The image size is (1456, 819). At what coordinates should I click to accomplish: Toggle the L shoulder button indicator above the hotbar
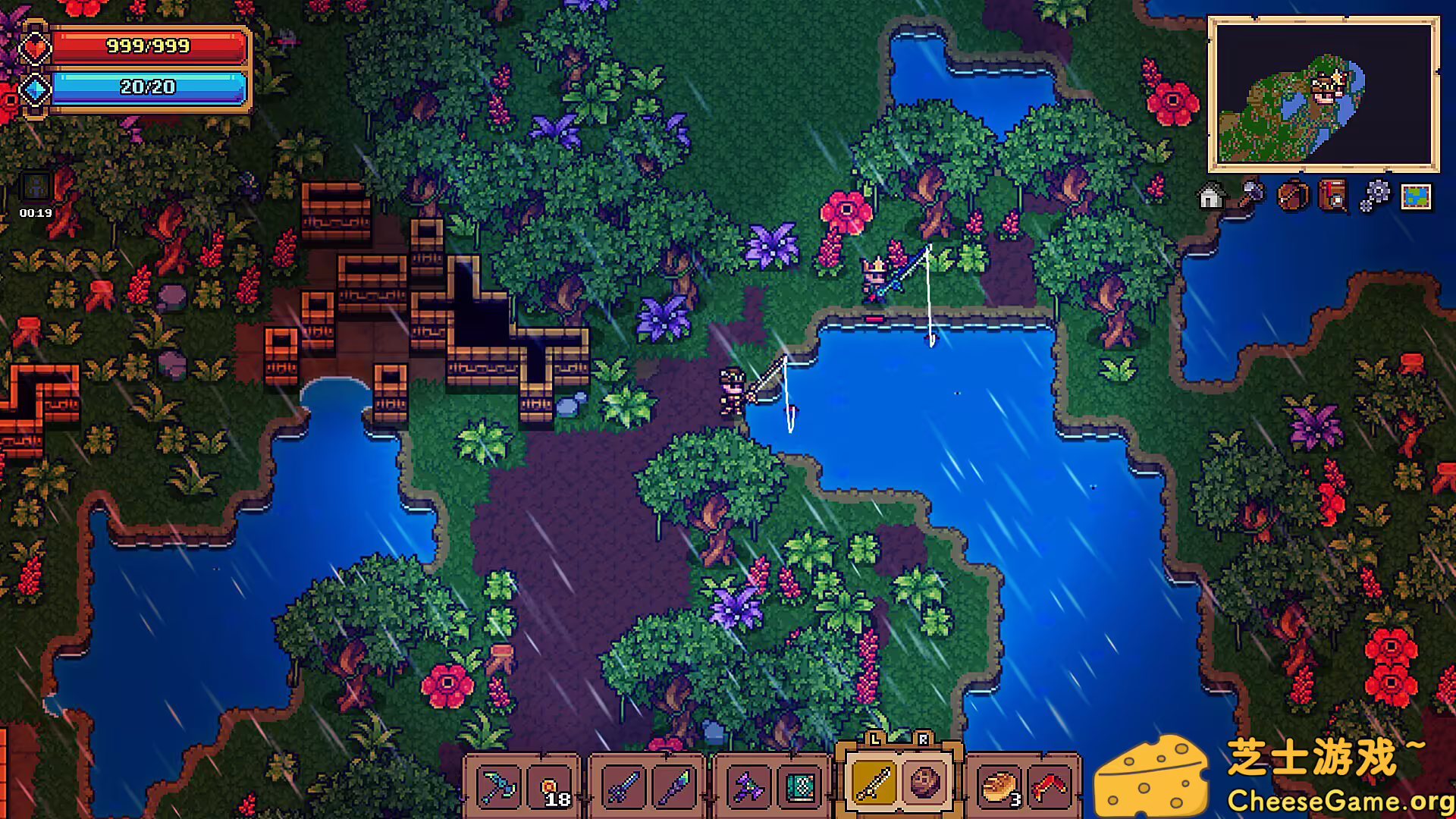874,737
